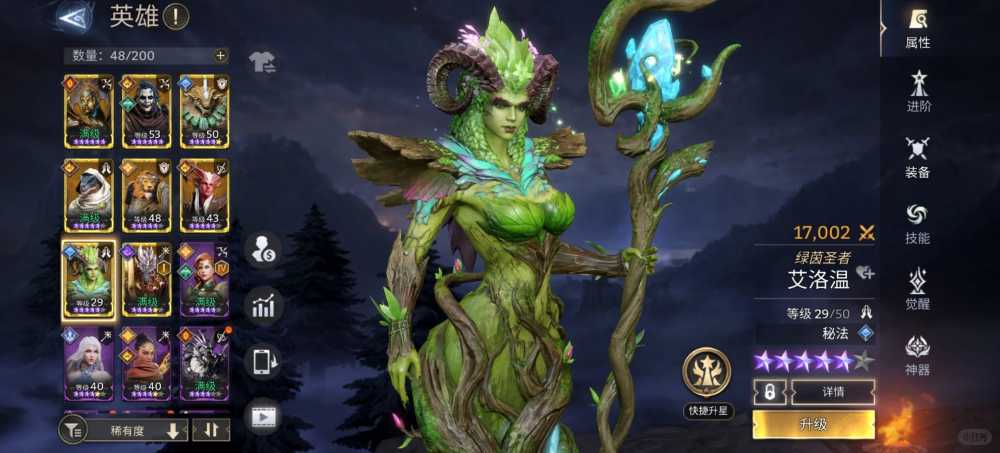The height and width of the screenshot is (453, 1000).
Task: Pick the level 48 lion hero card
Action: 147,194
